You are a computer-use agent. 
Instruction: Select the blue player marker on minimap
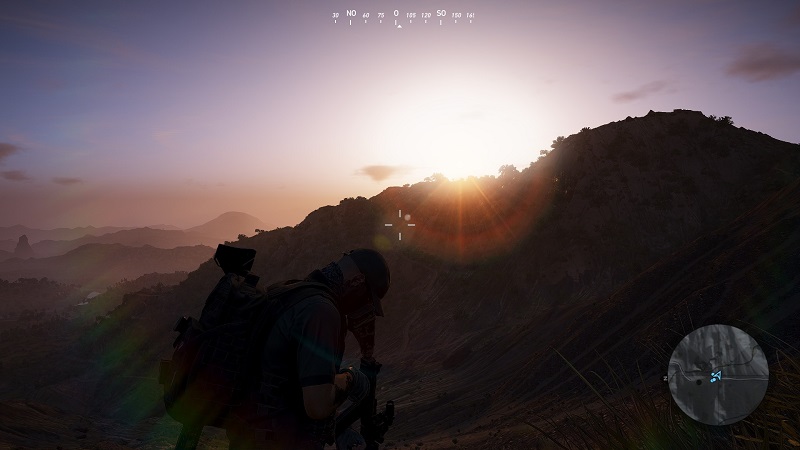[x=716, y=376]
